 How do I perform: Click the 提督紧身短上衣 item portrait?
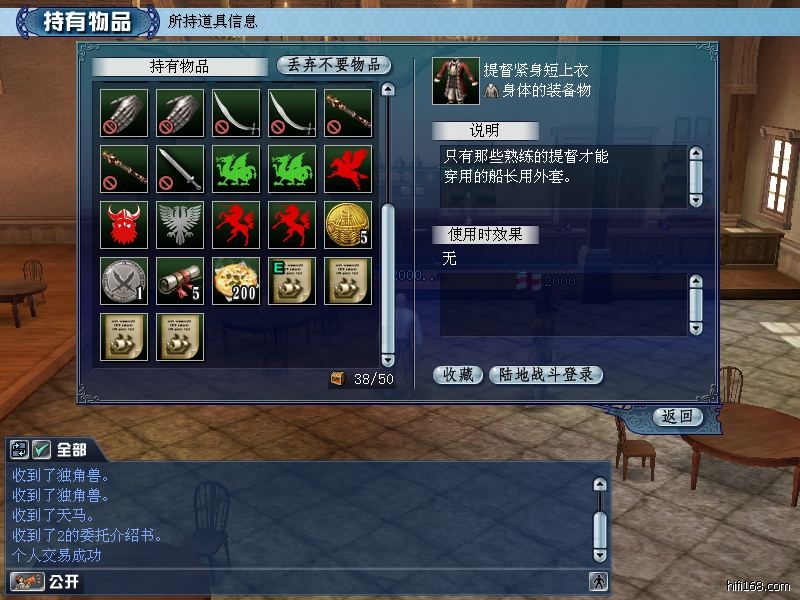click(x=455, y=80)
